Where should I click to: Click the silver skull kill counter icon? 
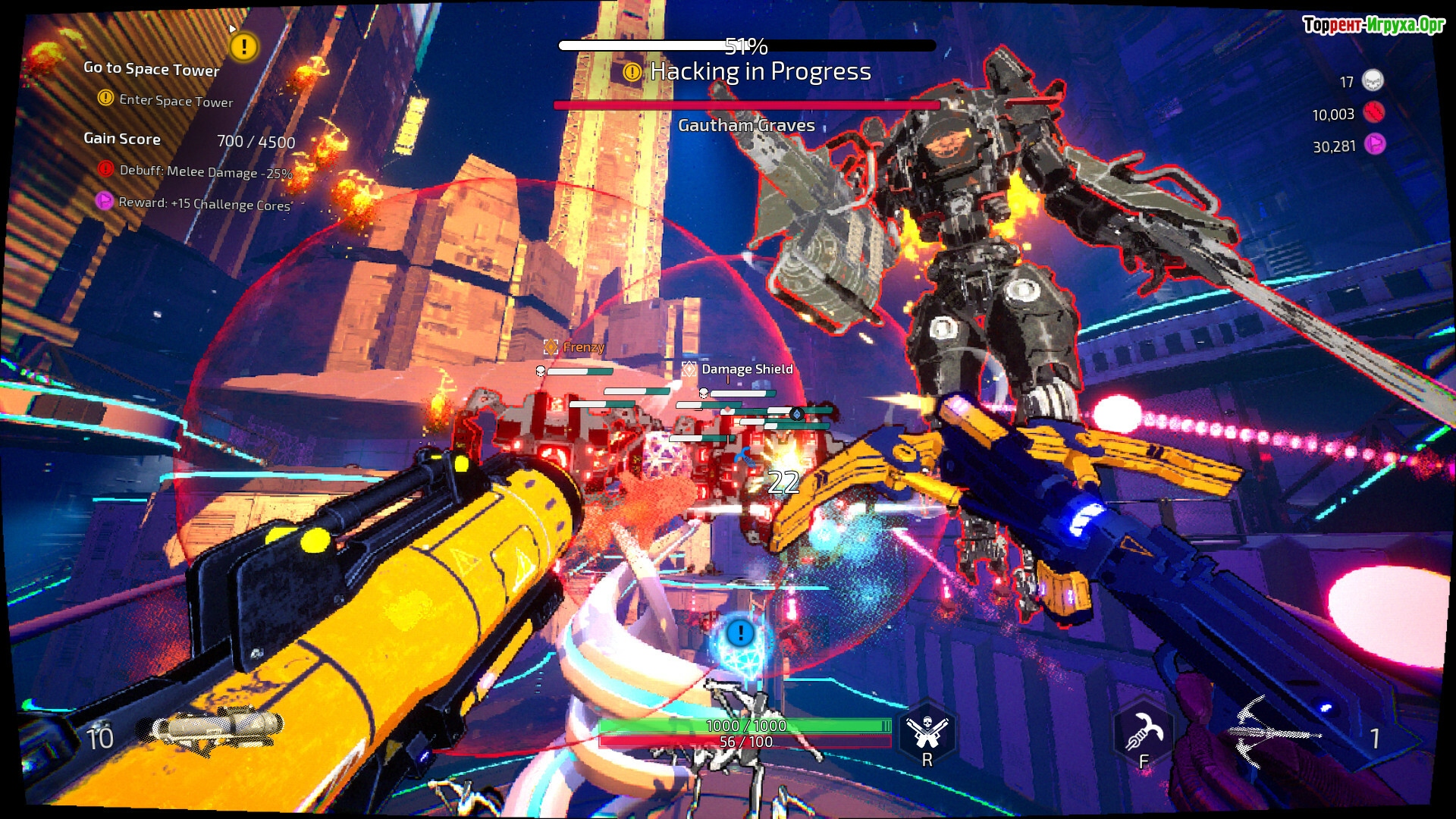tap(1373, 80)
